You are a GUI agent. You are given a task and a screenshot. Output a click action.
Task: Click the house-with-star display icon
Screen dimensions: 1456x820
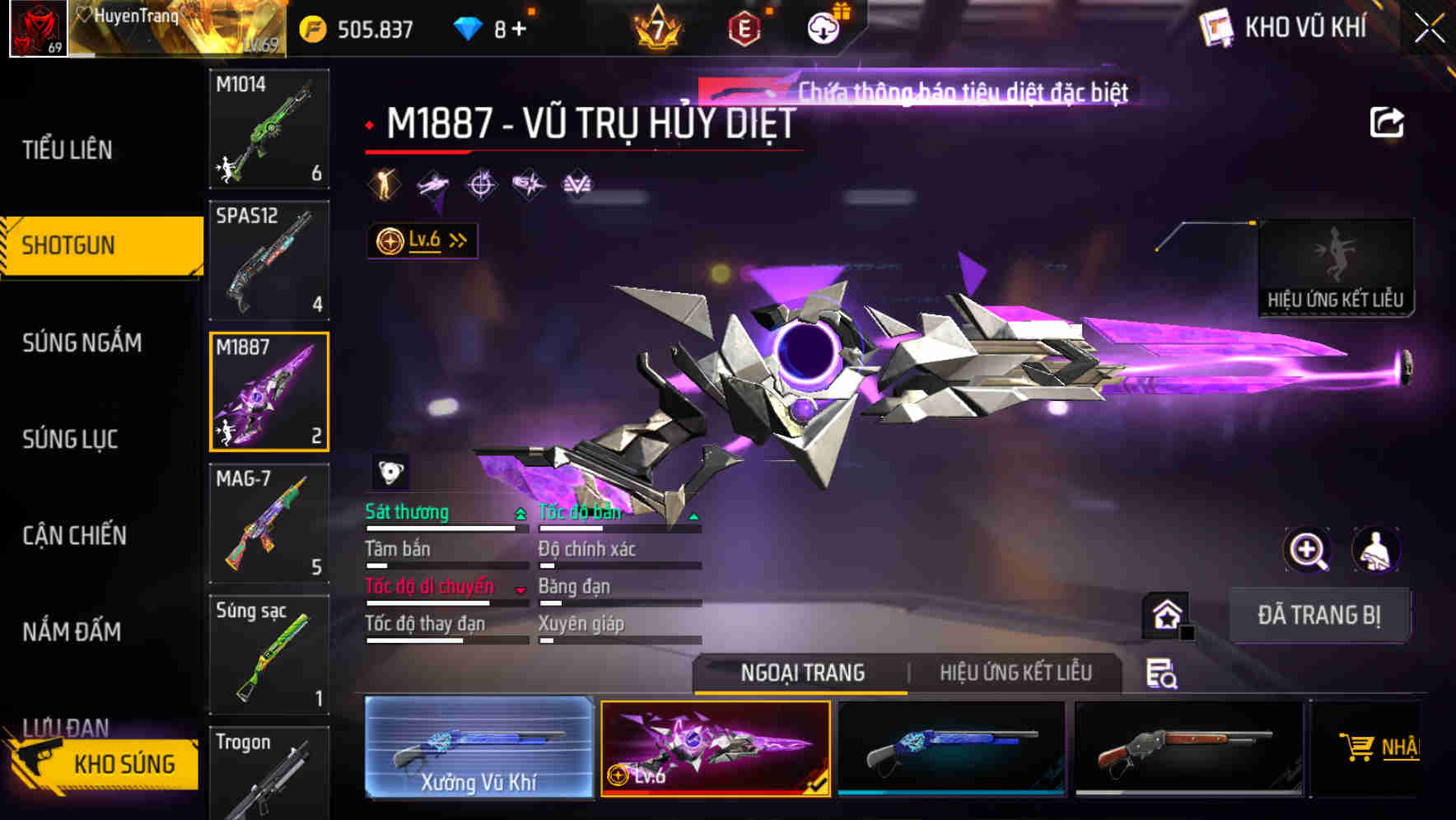(1166, 614)
